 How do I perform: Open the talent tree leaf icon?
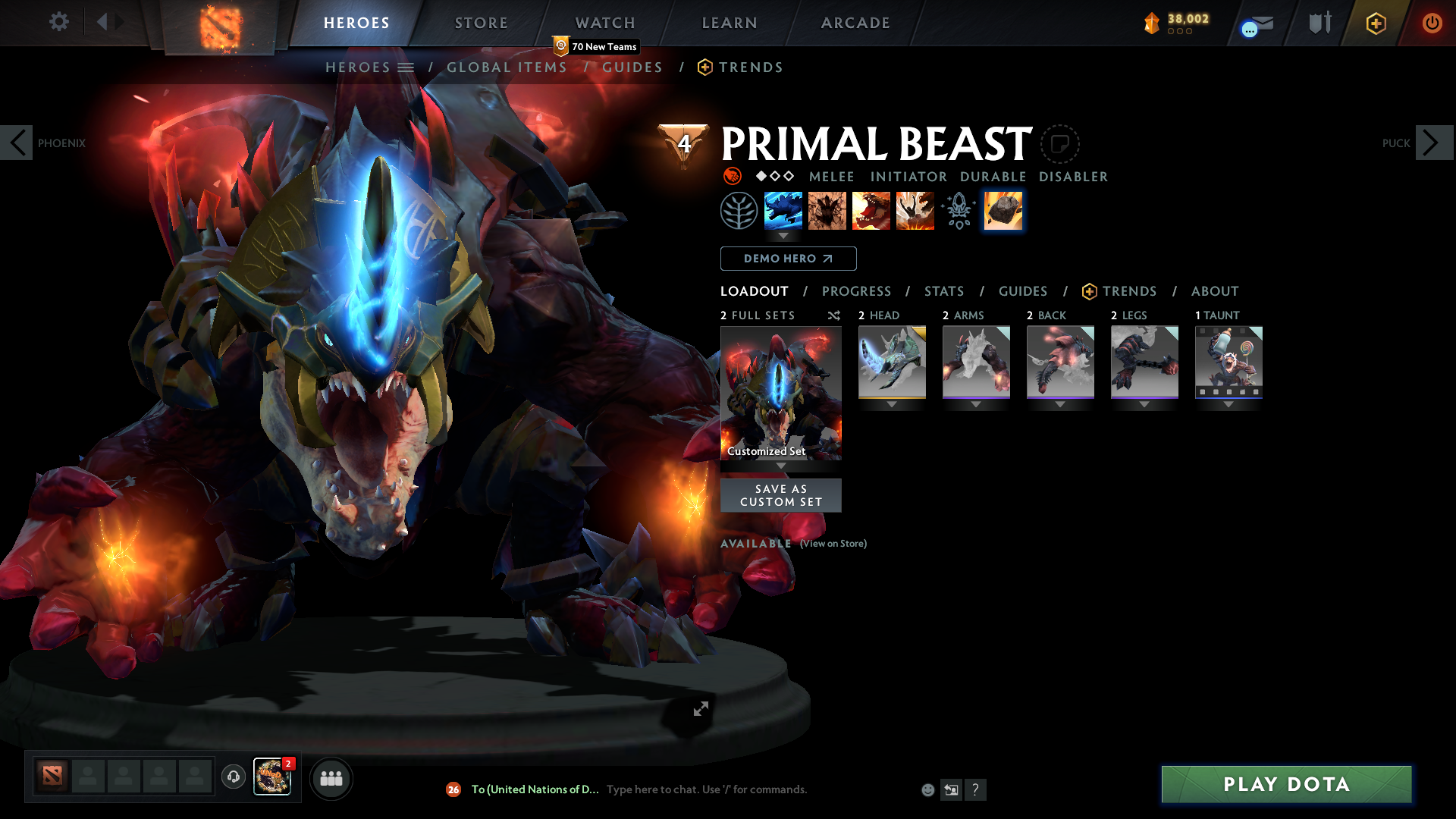(x=739, y=211)
